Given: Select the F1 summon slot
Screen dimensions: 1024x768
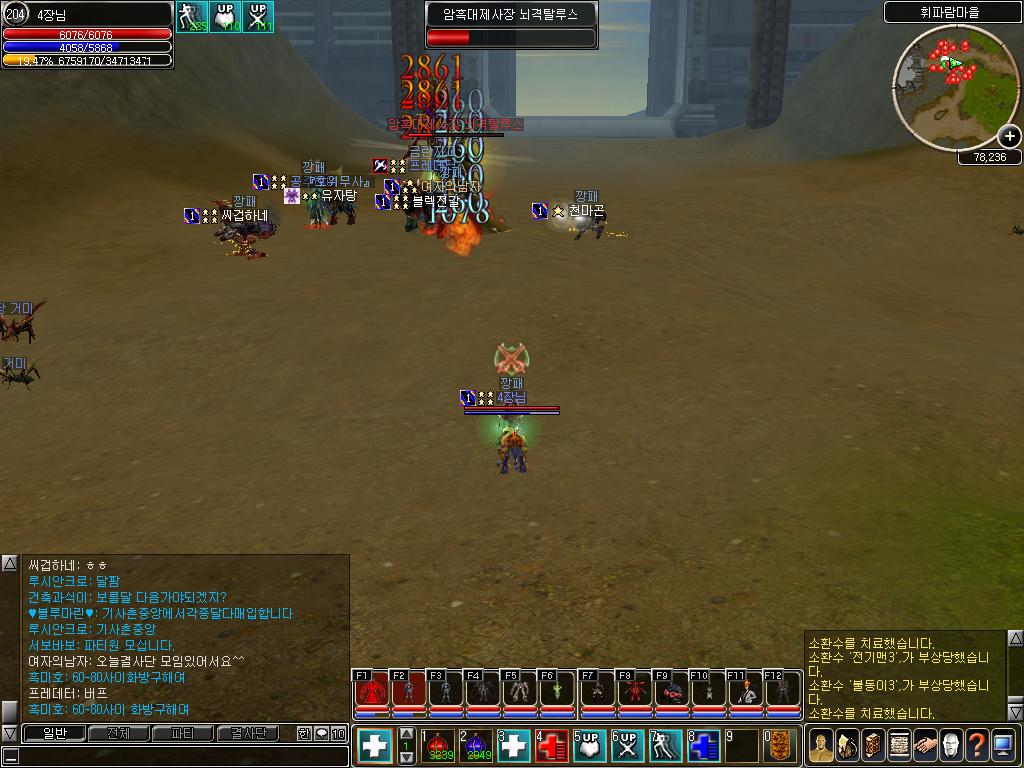Looking at the screenshot, I should [372, 691].
